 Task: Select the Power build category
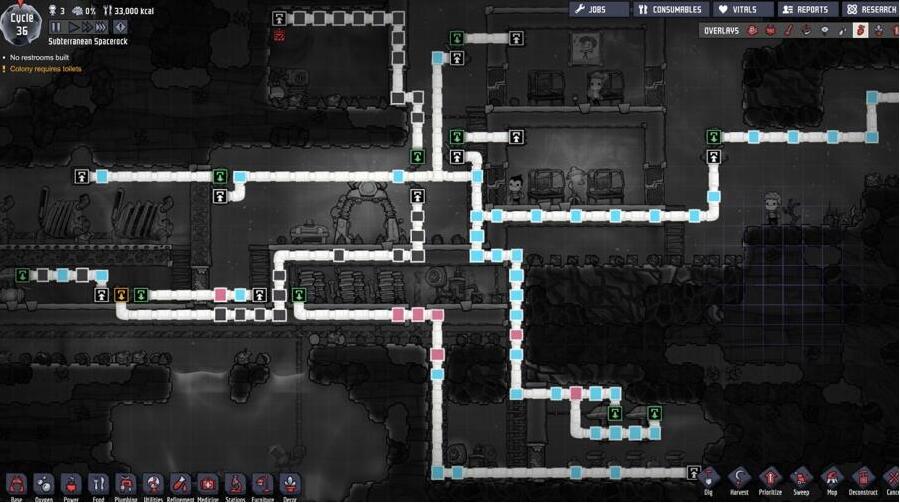71,484
